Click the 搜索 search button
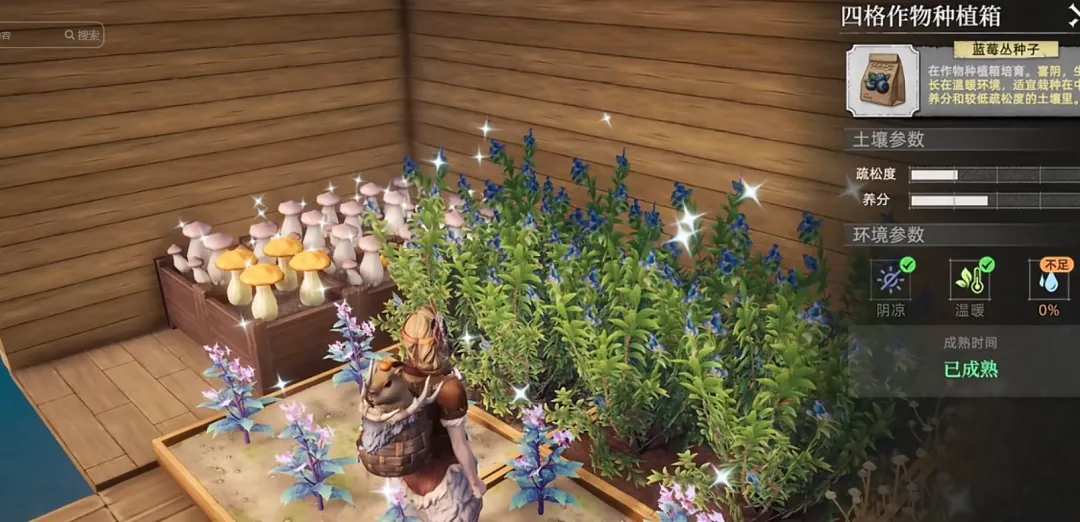The width and height of the screenshot is (1080, 522). click(83, 35)
